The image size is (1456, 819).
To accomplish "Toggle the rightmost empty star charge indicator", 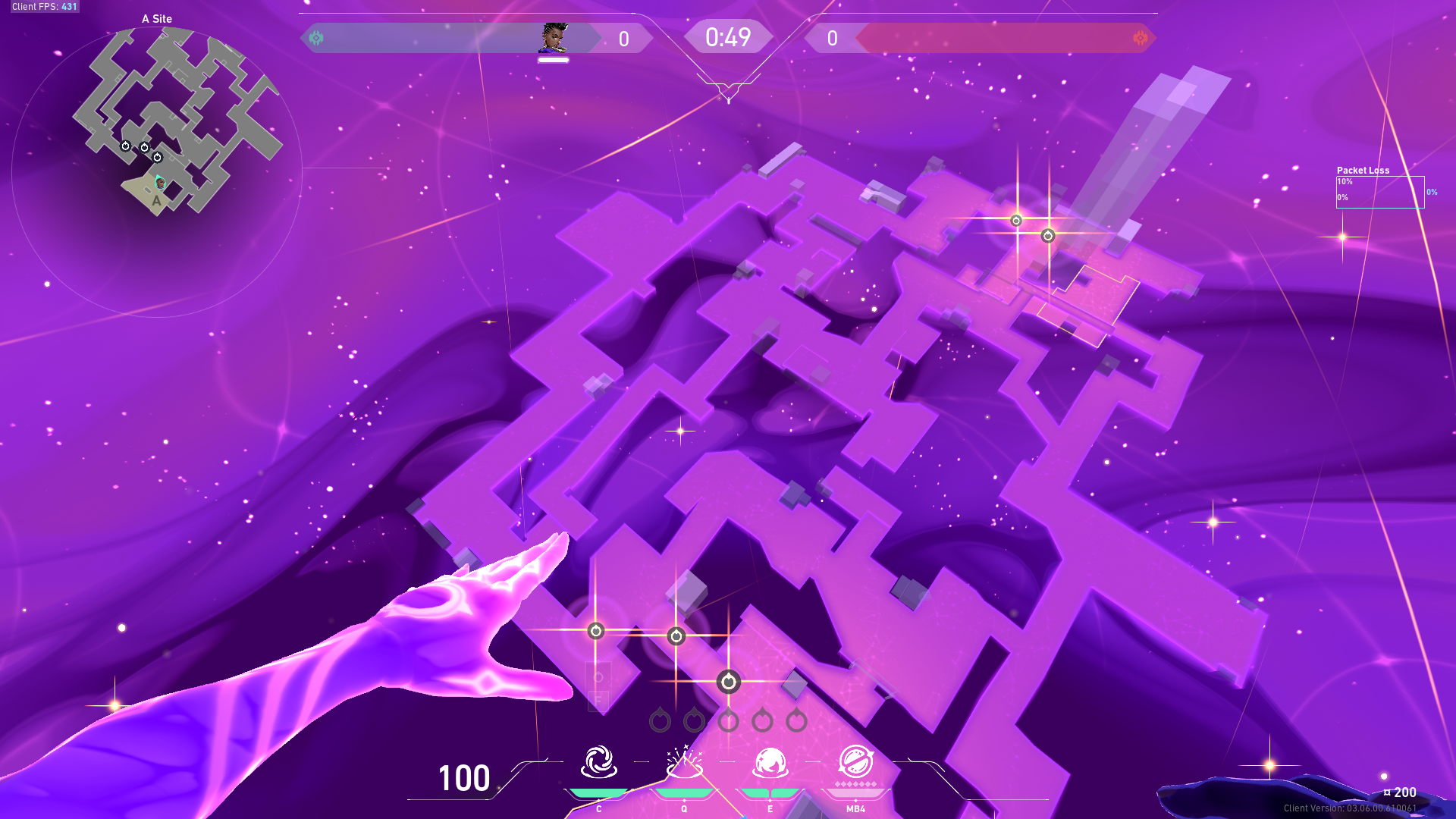I will point(797,721).
